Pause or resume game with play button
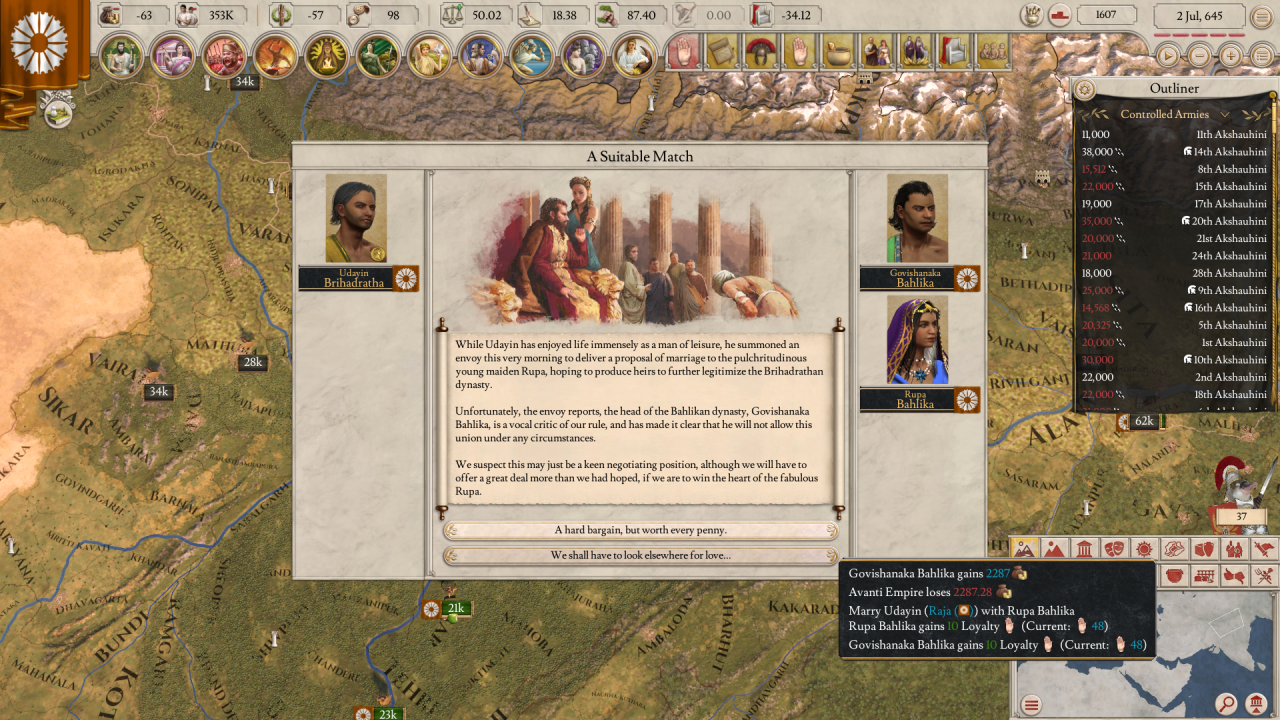 coord(1167,56)
